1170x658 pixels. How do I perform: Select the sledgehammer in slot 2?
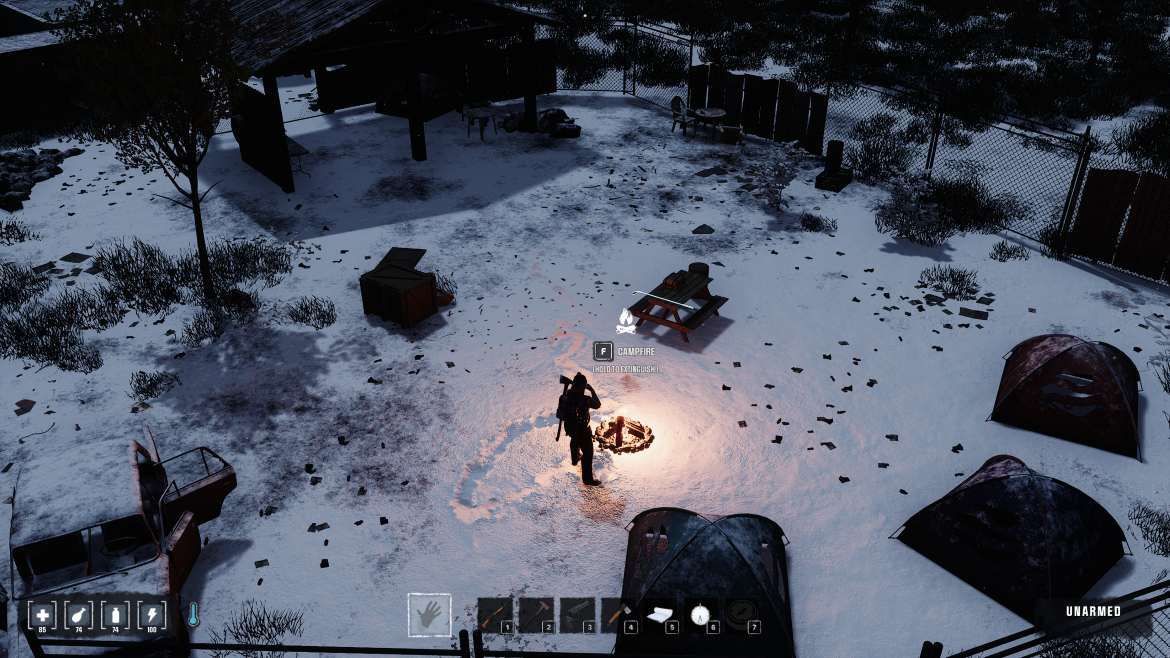point(535,614)
